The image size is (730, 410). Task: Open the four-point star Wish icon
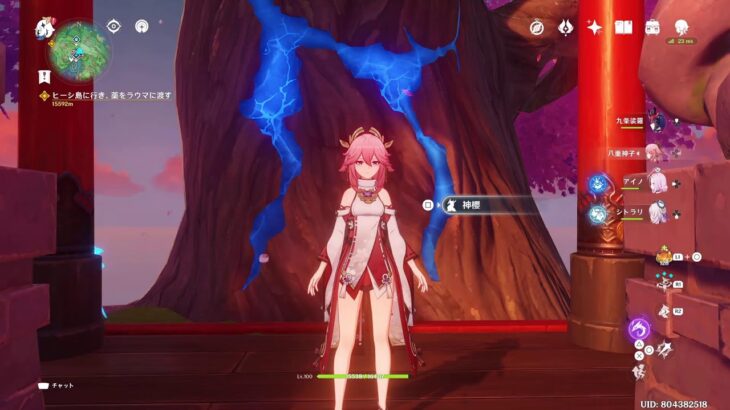pyautogui.click(x=594, y=27)
